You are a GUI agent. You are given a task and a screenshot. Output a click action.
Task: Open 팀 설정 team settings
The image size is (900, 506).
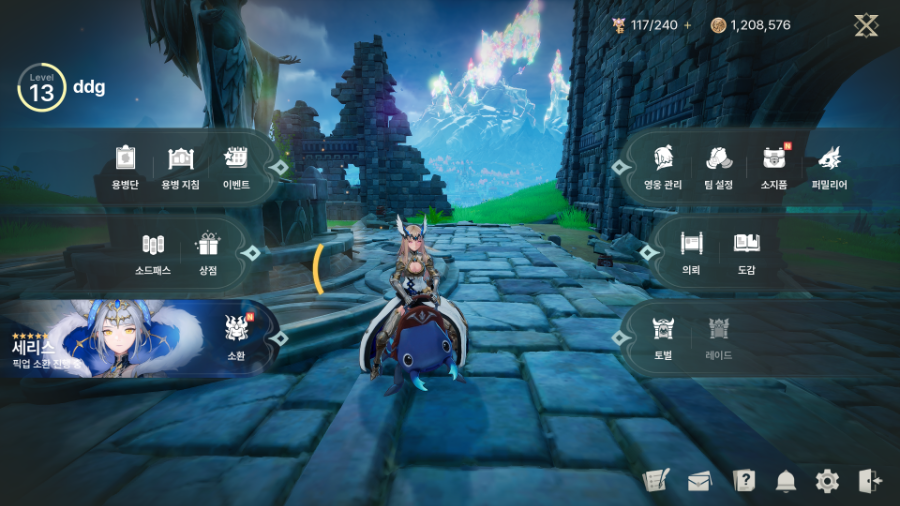(718, 166)
